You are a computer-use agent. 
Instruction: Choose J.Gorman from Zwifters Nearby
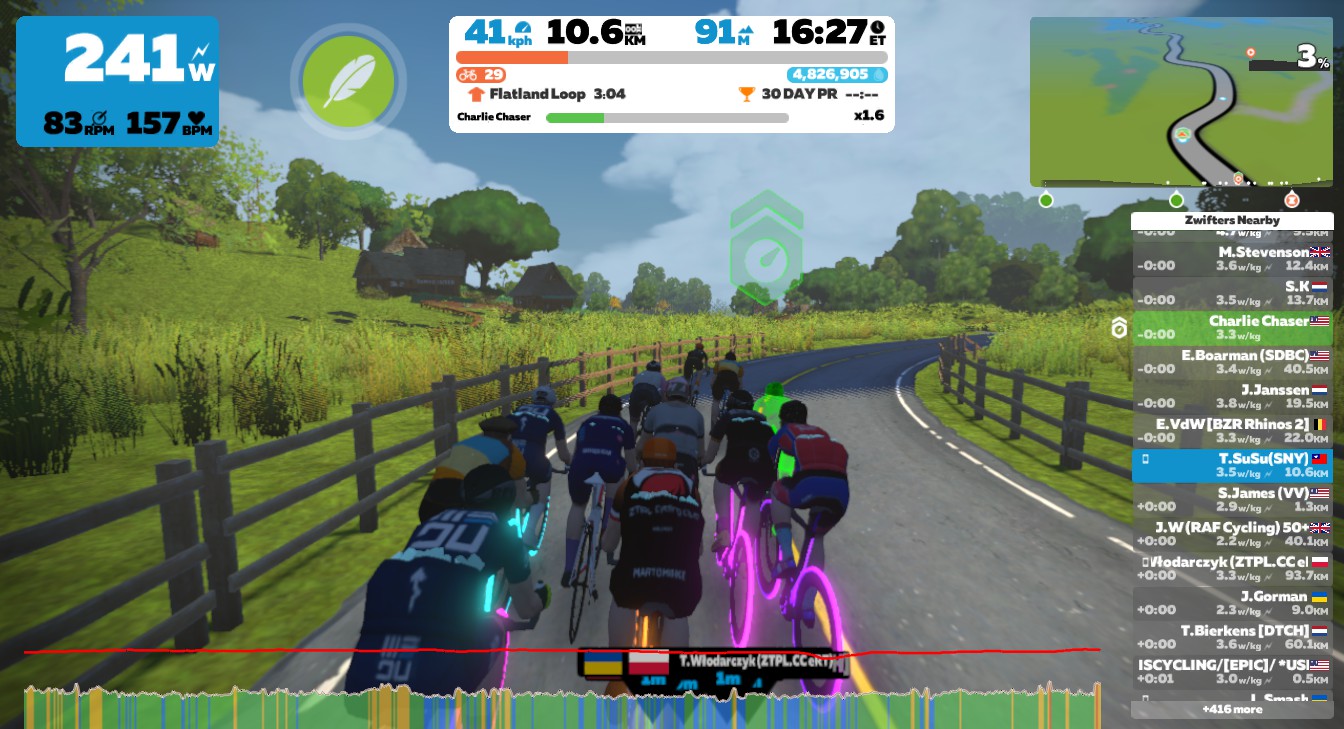(x=1232, y=603)
